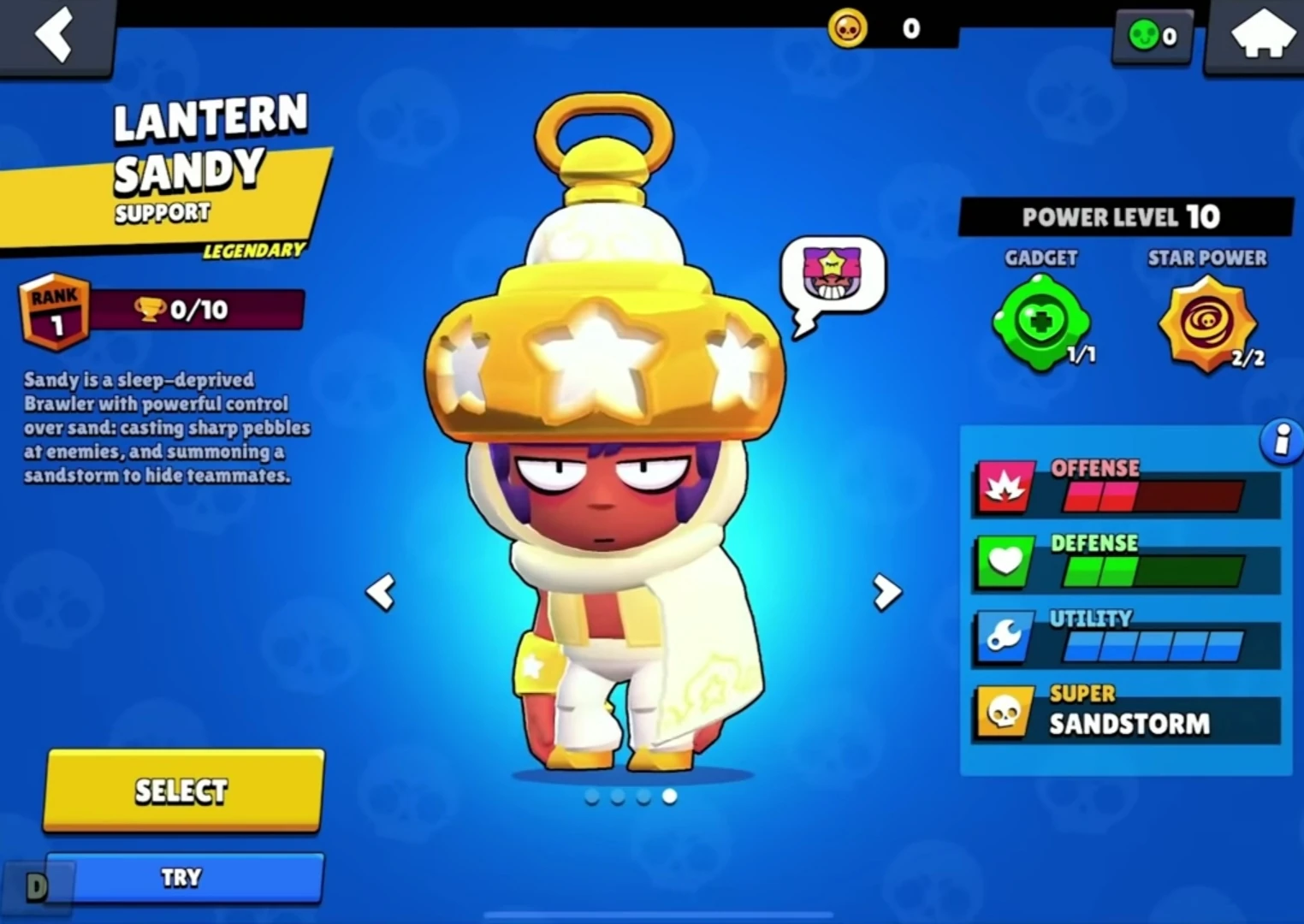Click the back navigation arrow
Image resolution: width=1304 pixels, height=924 pixels.
click(x=55, y=36)
